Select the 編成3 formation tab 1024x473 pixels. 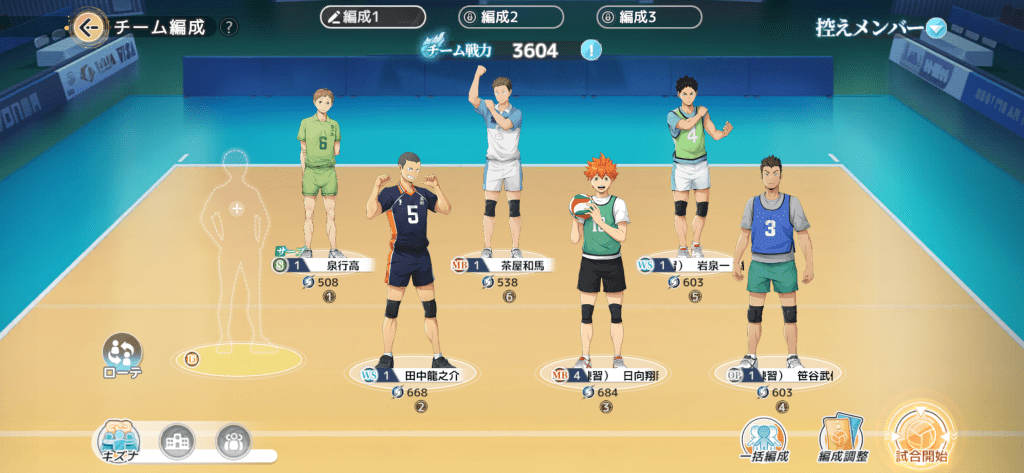[649, 18]
